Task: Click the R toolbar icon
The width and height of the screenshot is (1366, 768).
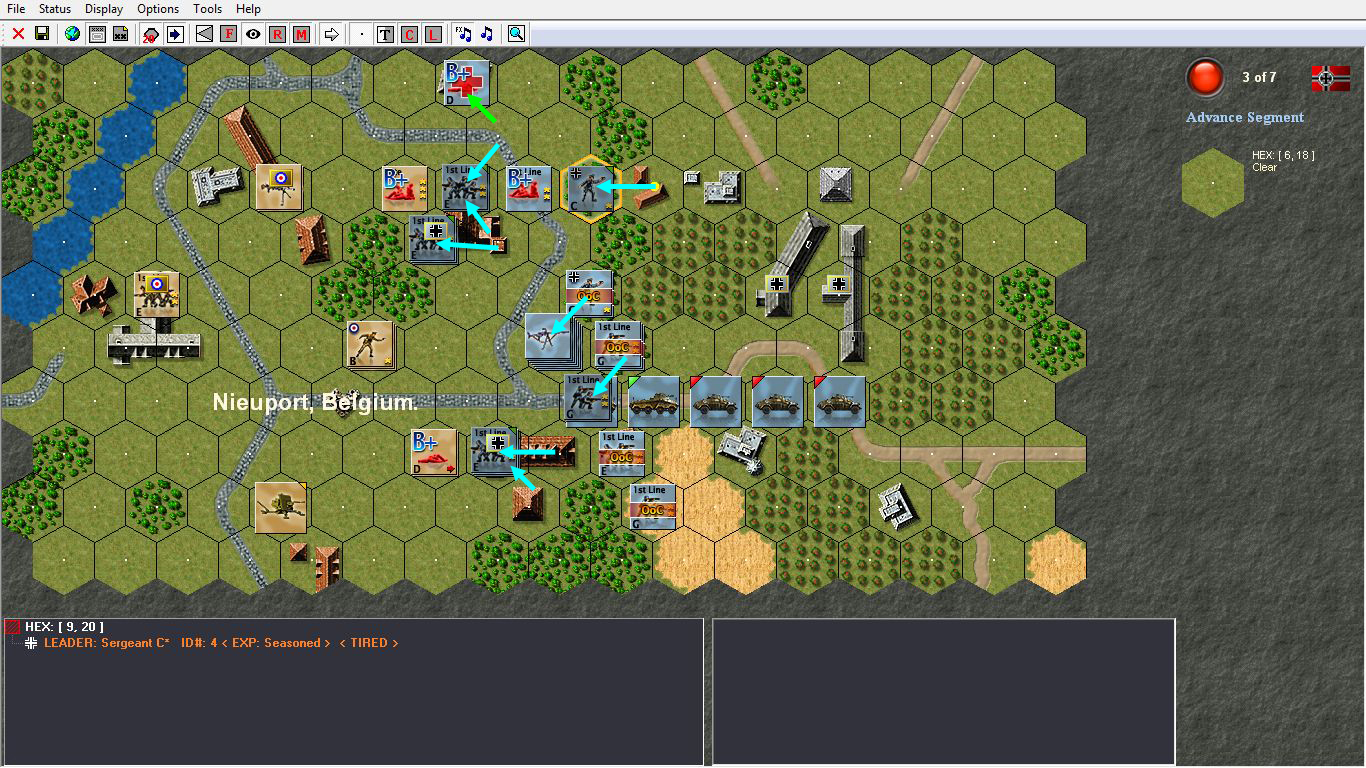Action: pyautogui.click(x=277, y=33)
